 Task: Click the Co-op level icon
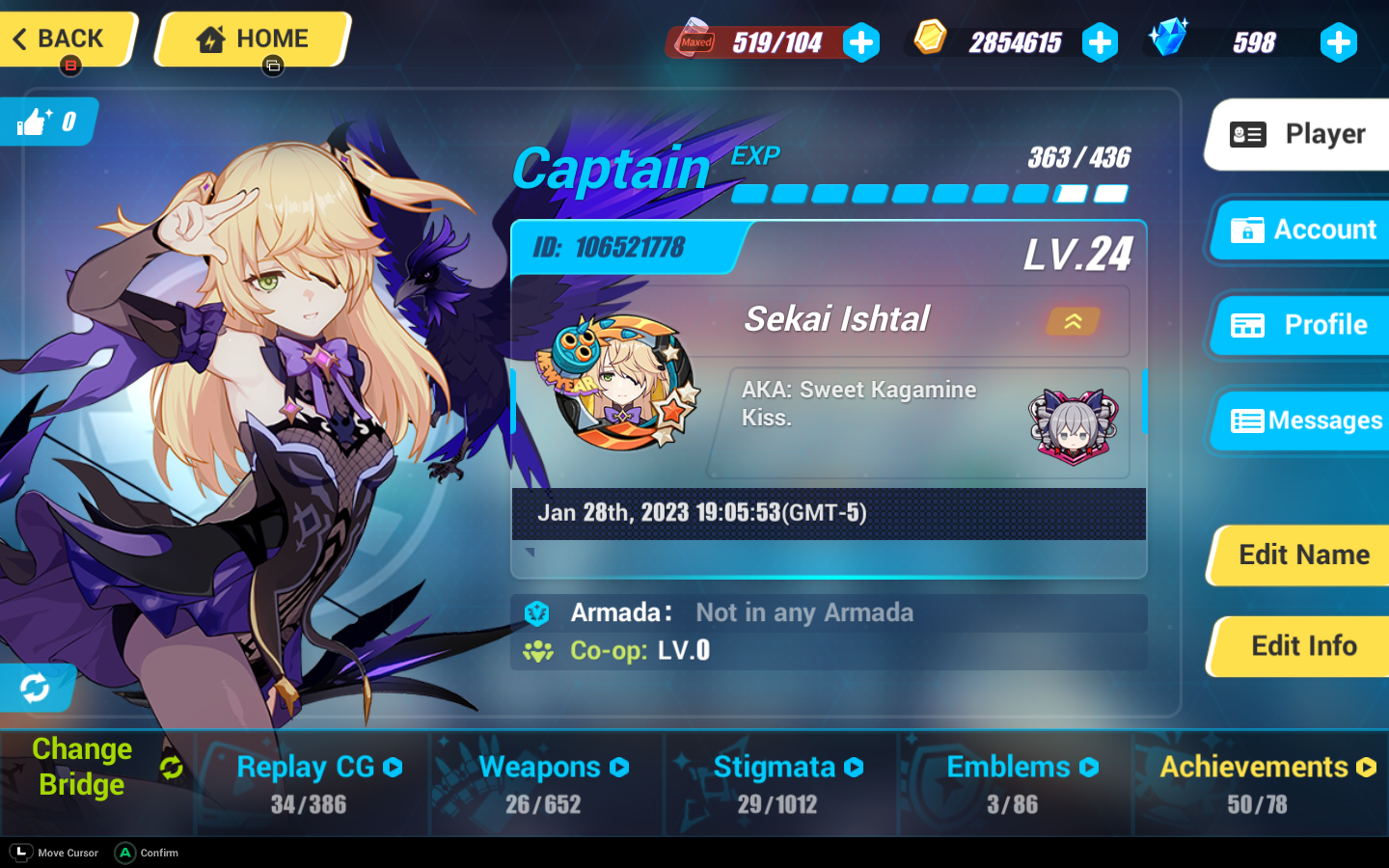(x=536, y=650)
